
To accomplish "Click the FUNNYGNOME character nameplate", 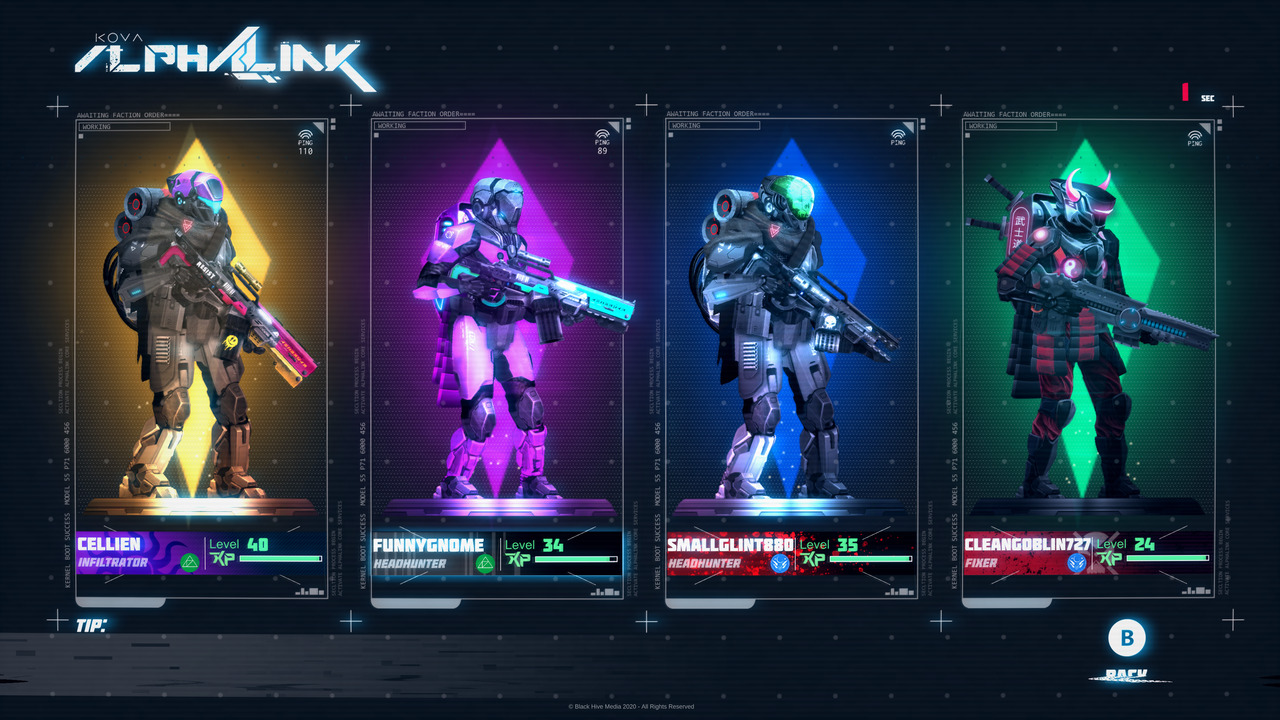I will coord(428,546).
